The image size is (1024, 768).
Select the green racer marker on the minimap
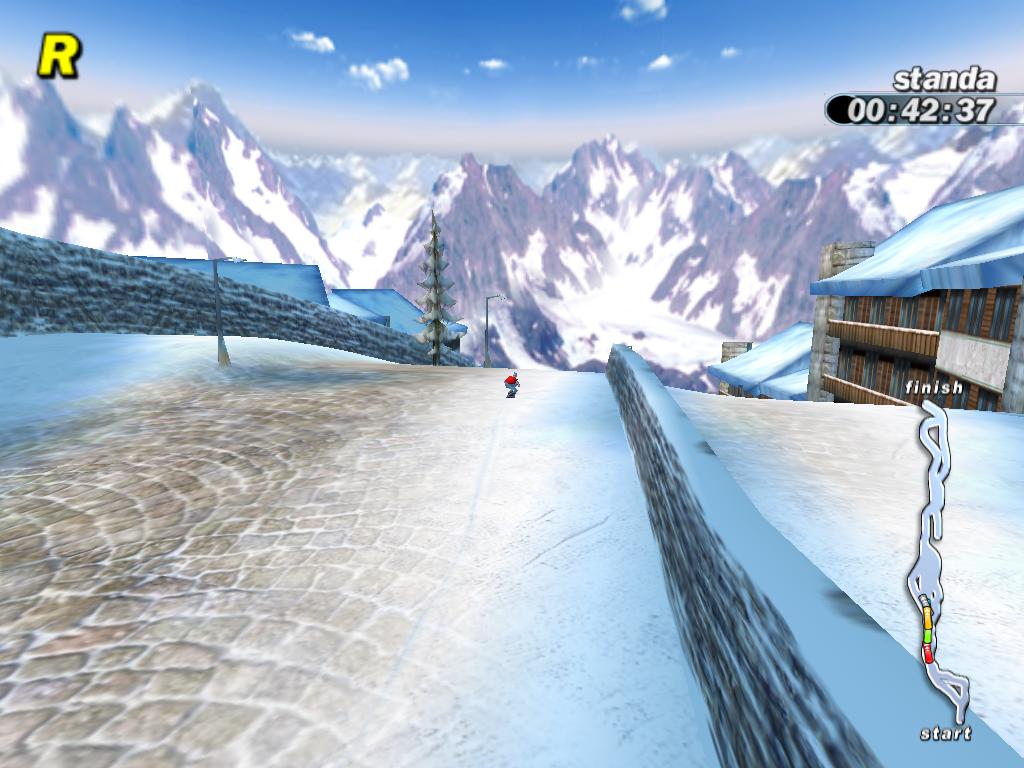pos(927,634)
